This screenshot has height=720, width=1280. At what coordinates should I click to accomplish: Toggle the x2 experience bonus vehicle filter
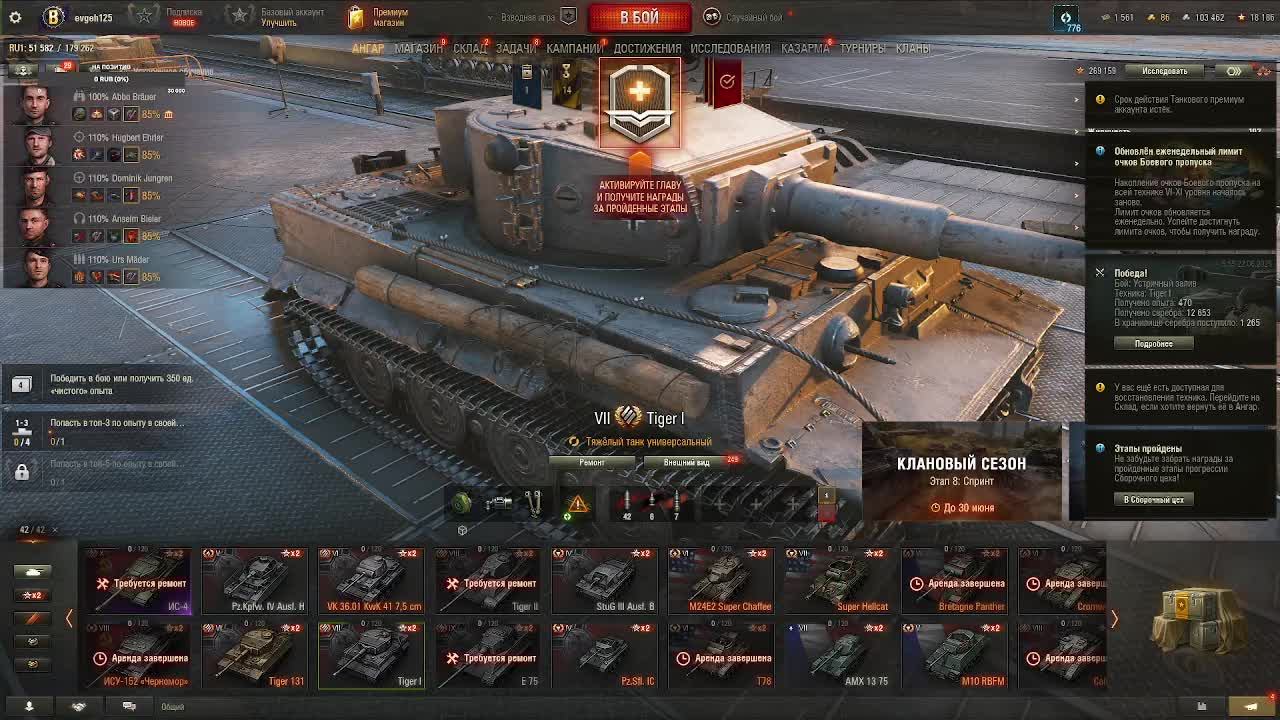coord(33,594)
